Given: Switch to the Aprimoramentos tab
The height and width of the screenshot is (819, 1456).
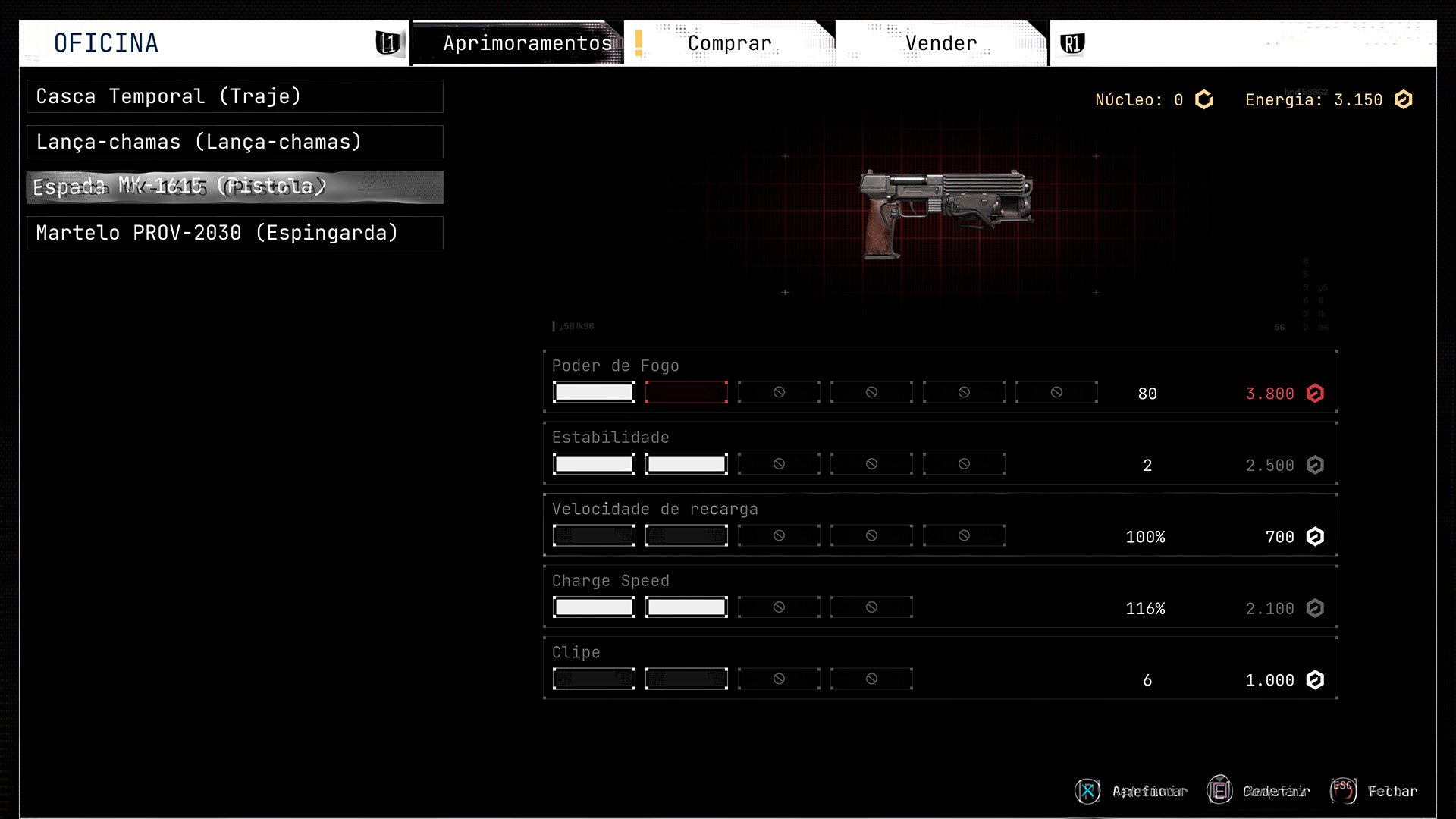Looking at the screenshot, I should (x=527, y=43).
